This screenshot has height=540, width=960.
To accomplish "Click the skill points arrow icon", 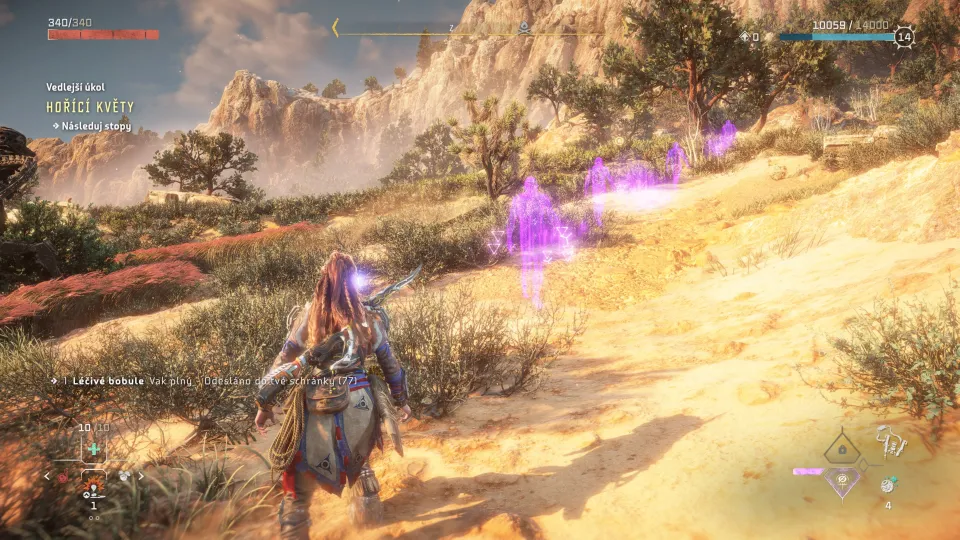I will [744, 37].
